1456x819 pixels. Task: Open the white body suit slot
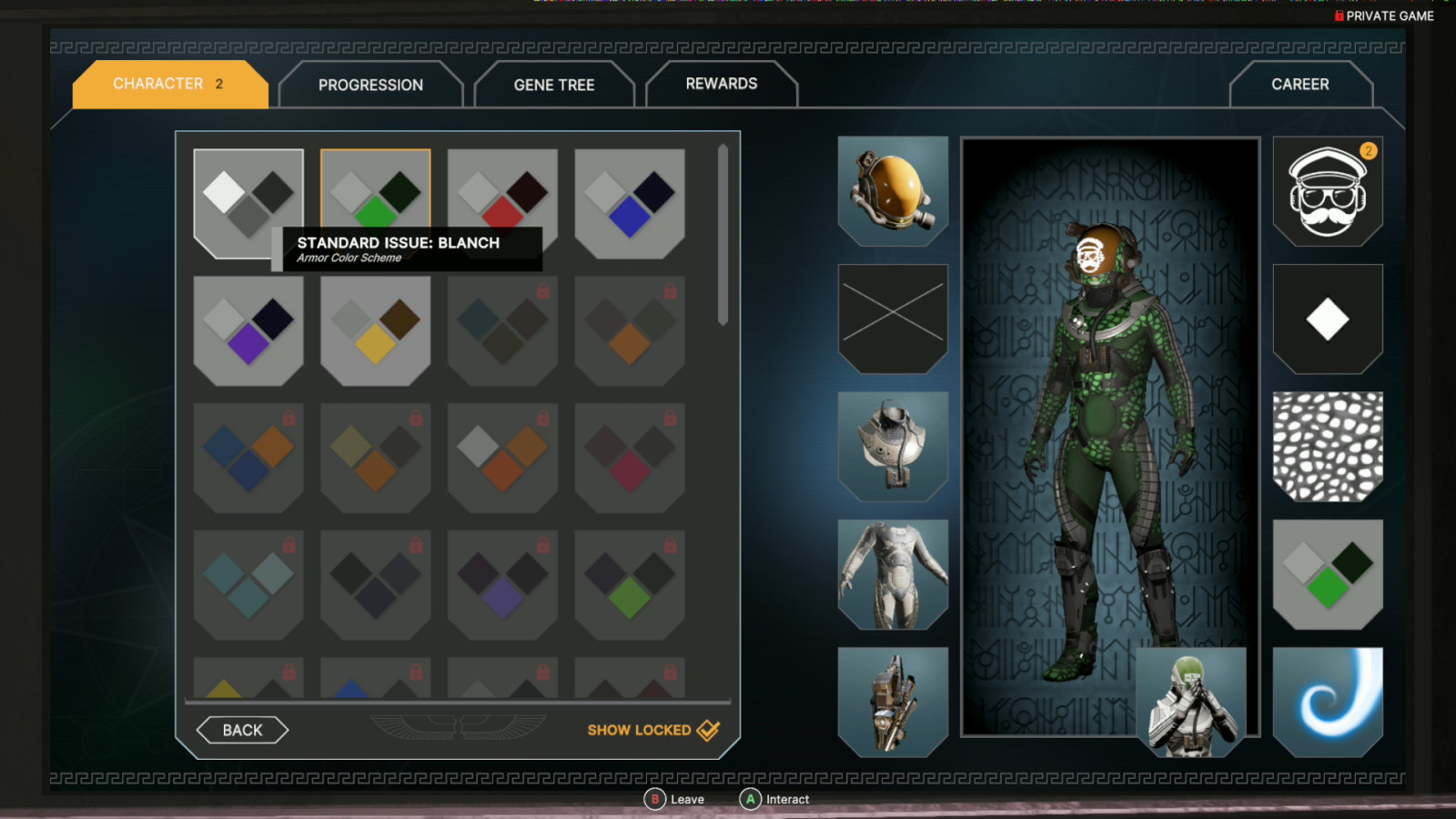(893, 574)
